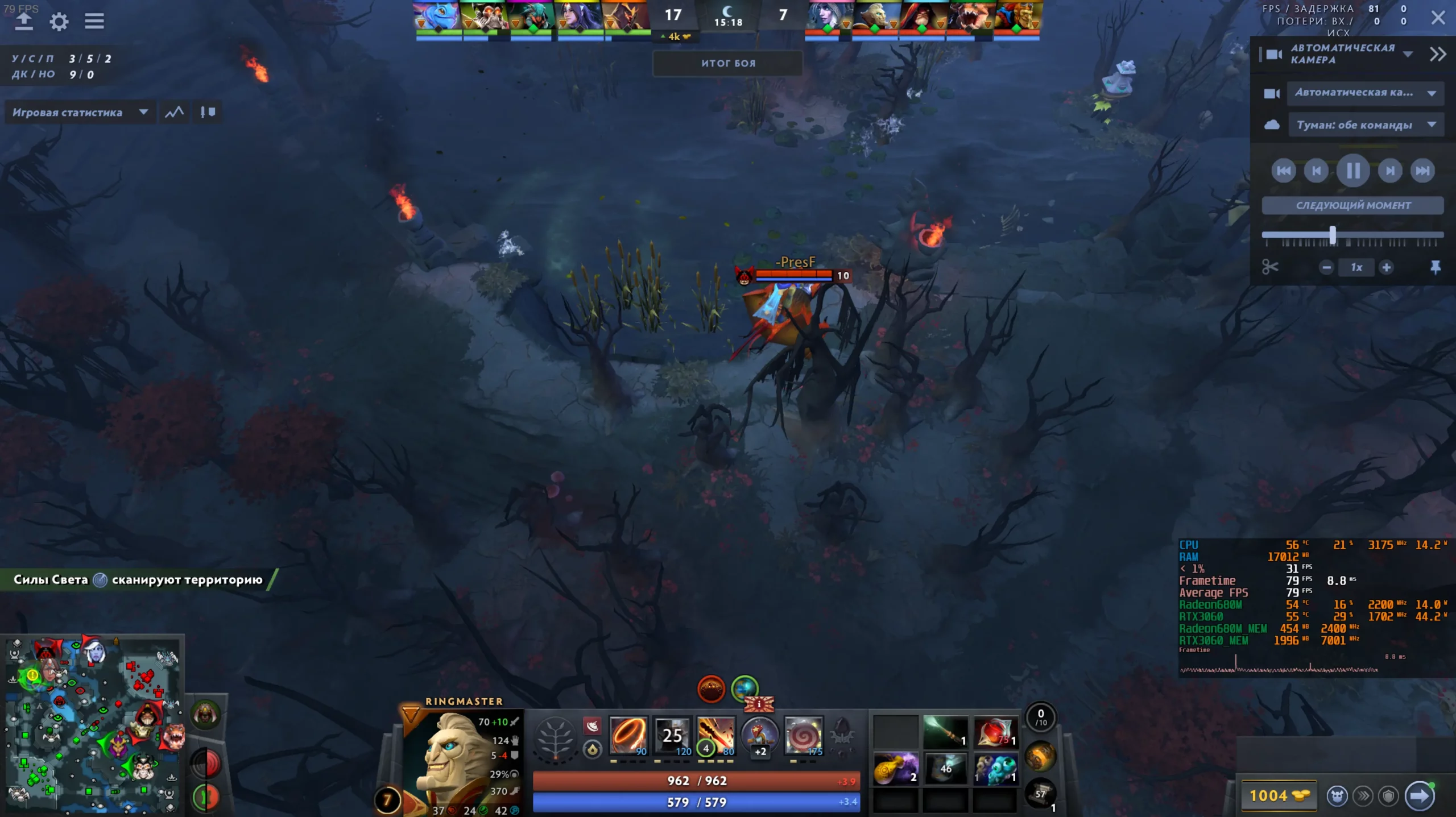Viewport: 1456px width, 817px height.
Task: Open the Итог боя summary
Action: [728, 63]
